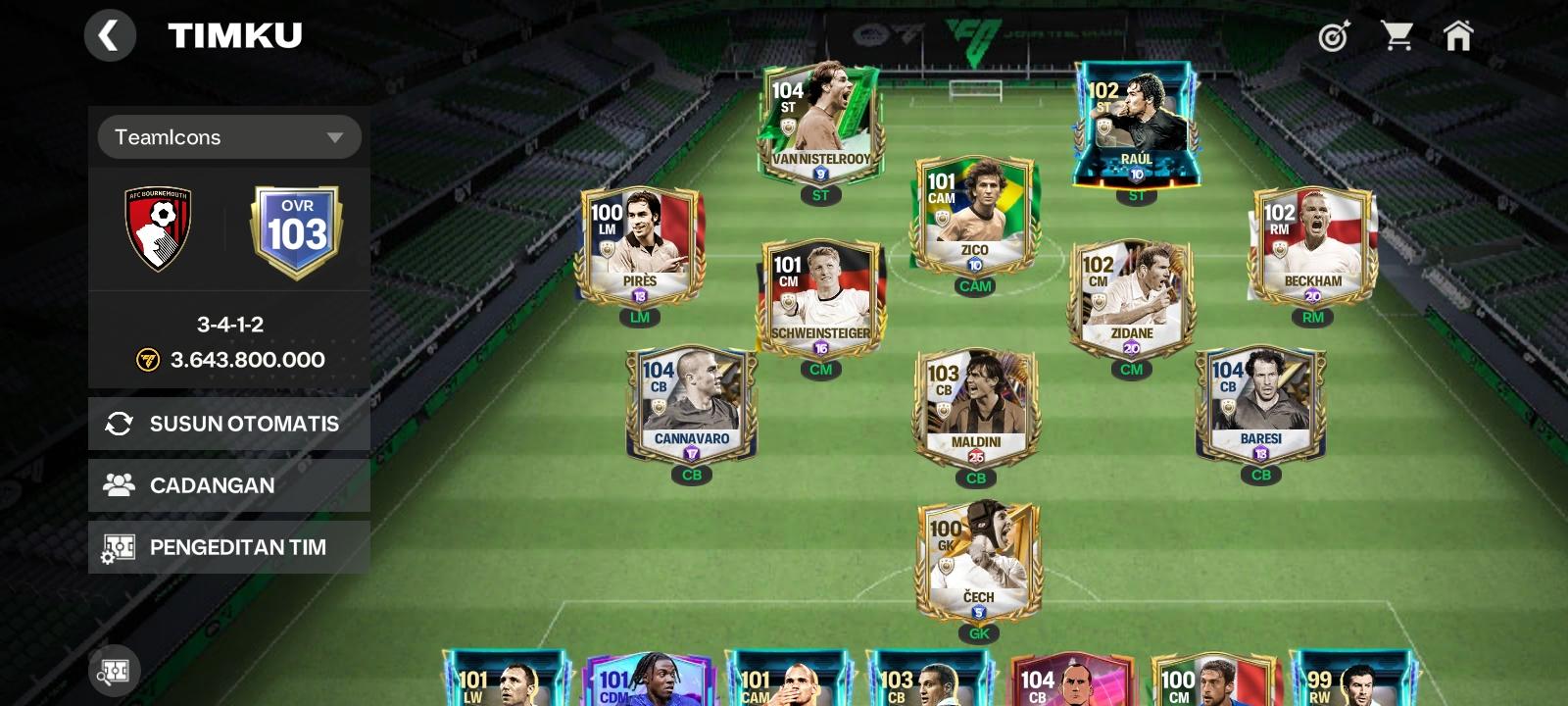Click the back arrow next to TIMKU

[x=110, y=35]
